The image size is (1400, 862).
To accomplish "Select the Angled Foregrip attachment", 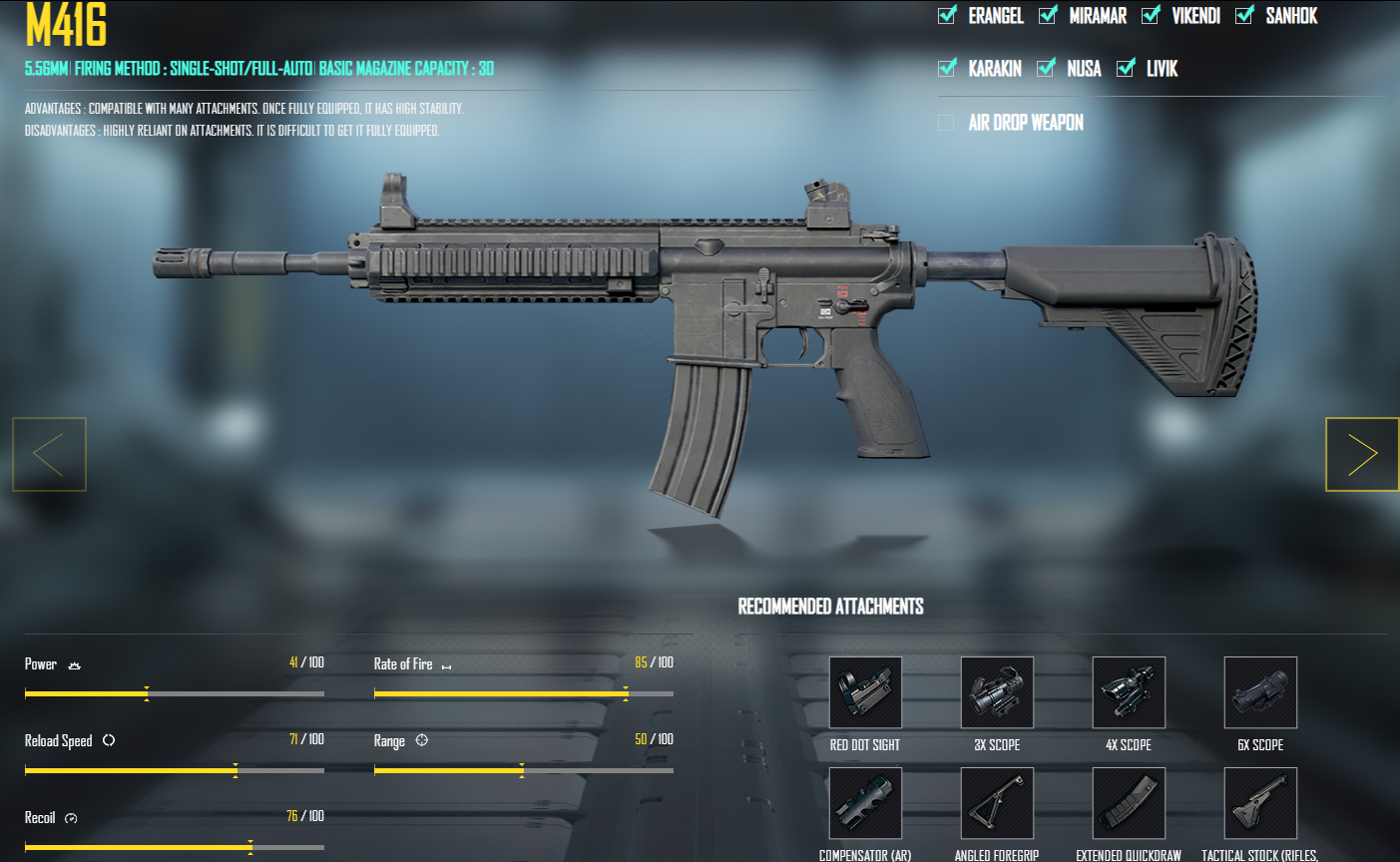I will 997,803.
